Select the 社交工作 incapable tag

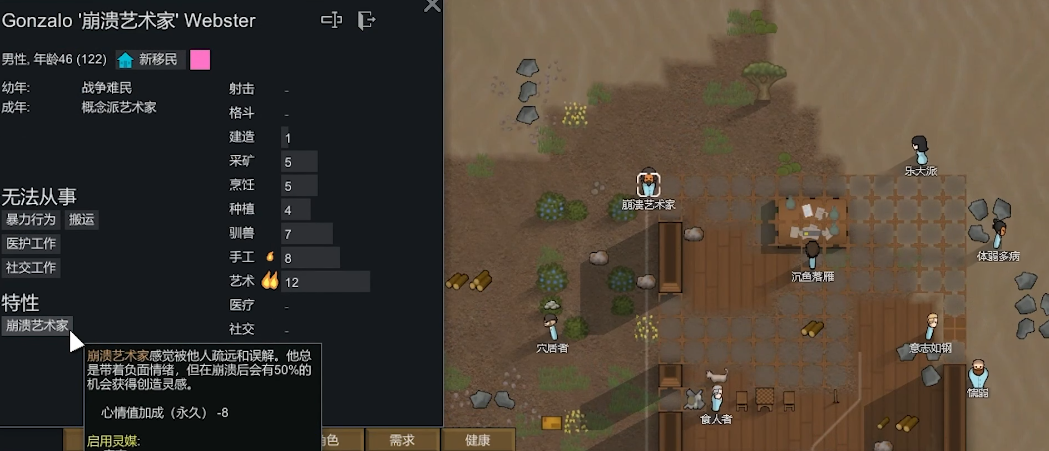coord(31,267)
